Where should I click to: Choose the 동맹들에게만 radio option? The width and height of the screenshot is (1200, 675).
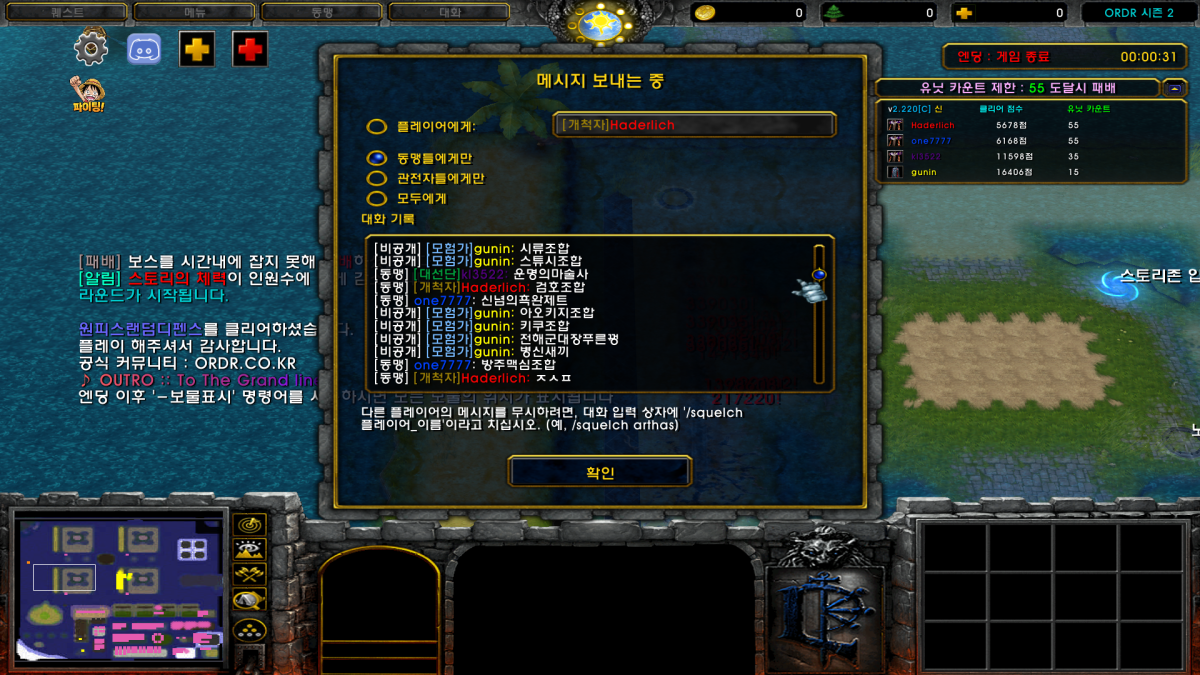coord(377,158)
